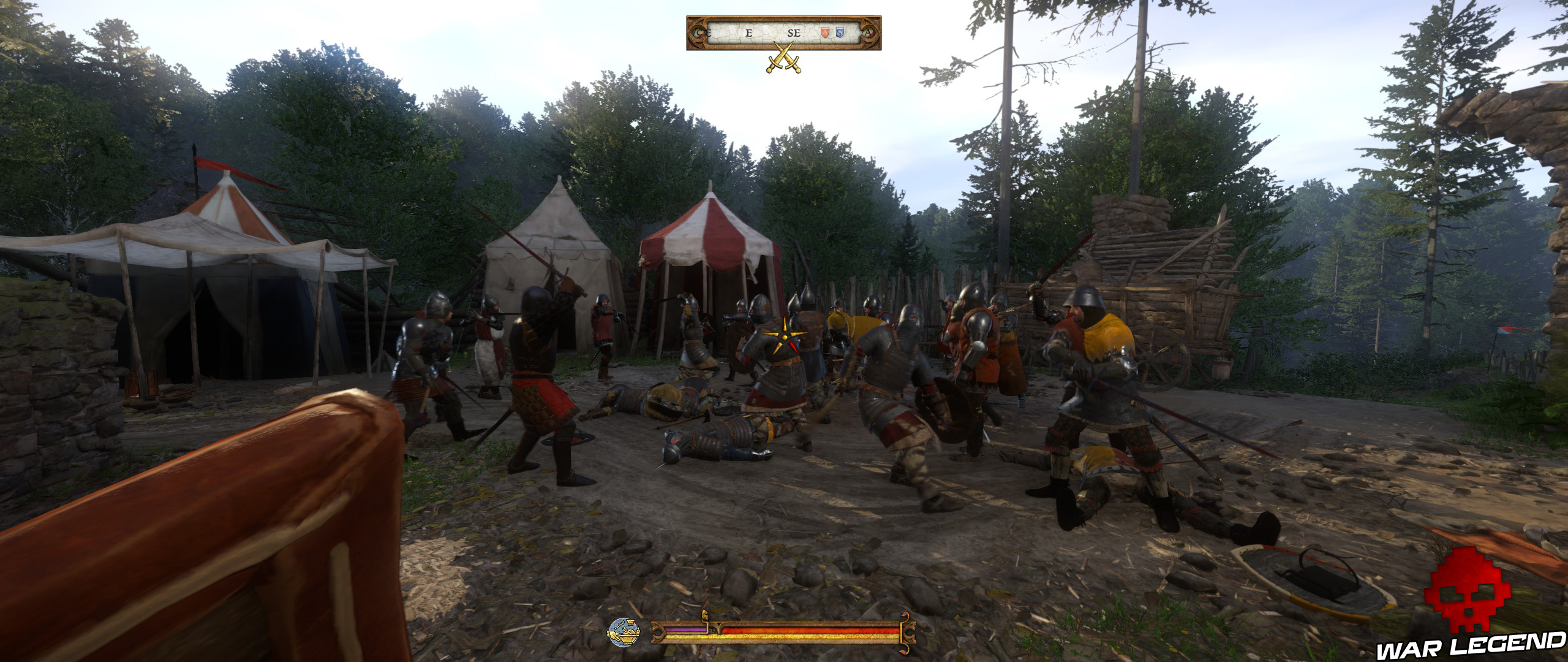1568x662 pixels.
Task: Expand the left ornate end of the compass bar
Action: pos(696,34)
